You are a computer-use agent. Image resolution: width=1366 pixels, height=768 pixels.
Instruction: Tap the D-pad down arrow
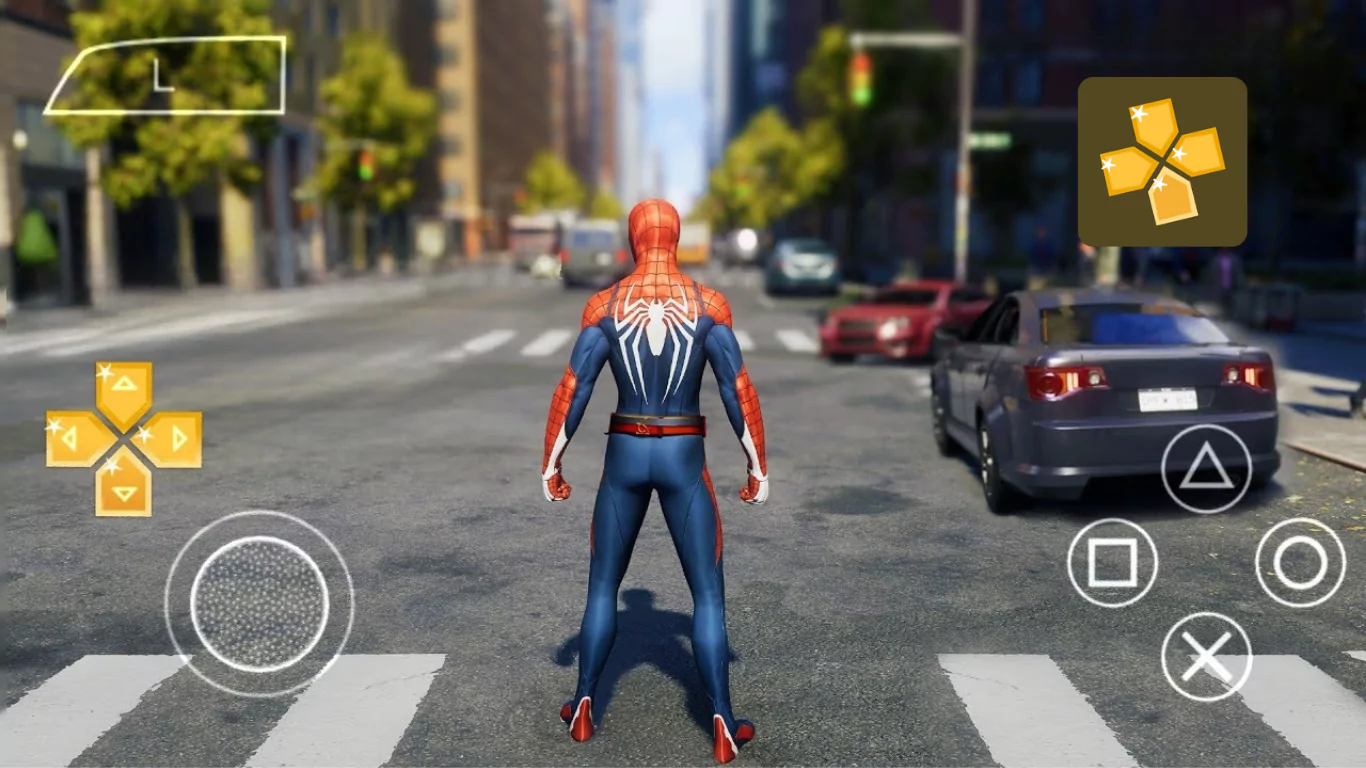pyautogui.click(x=124, y=488)
